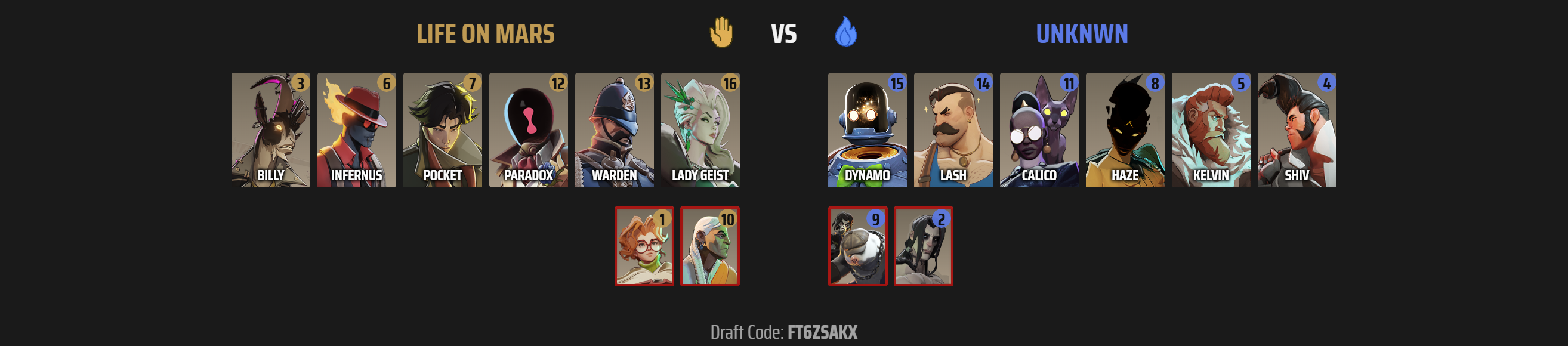
Task: Select the Lady Geist hero card
Action: coord(700,130)
